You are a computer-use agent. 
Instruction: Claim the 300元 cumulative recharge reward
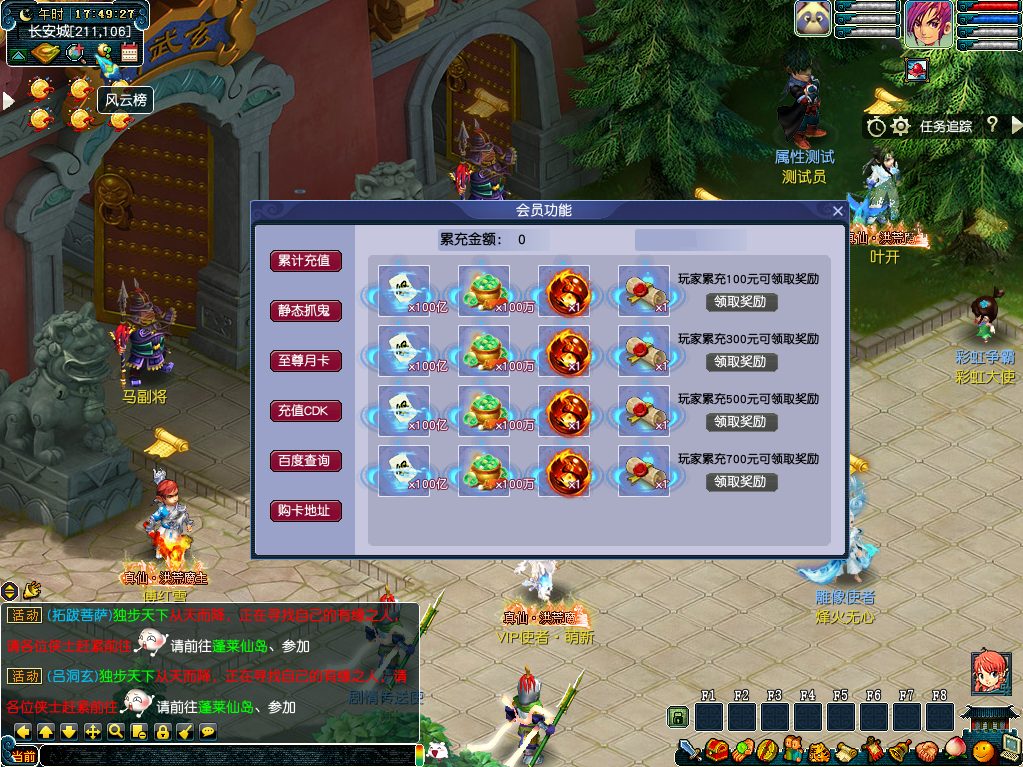tap(741, 362)
